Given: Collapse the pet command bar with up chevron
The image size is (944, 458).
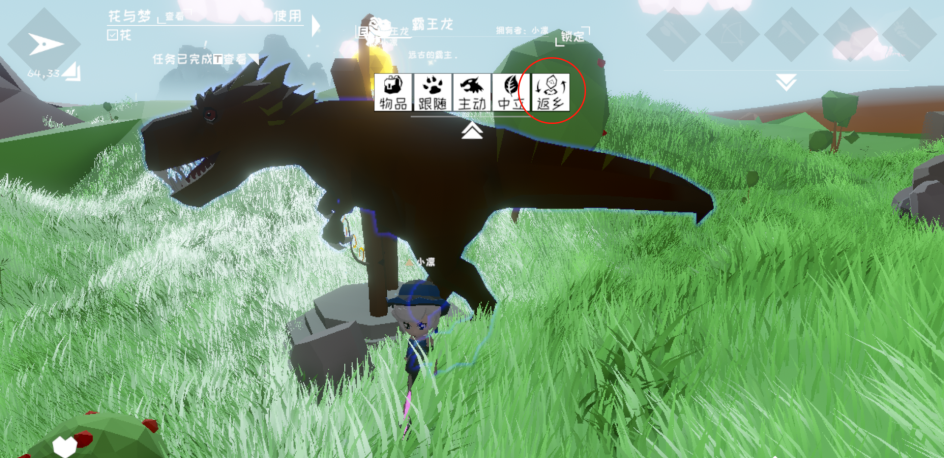Looking at the screenshot, I should pos(473,131).
